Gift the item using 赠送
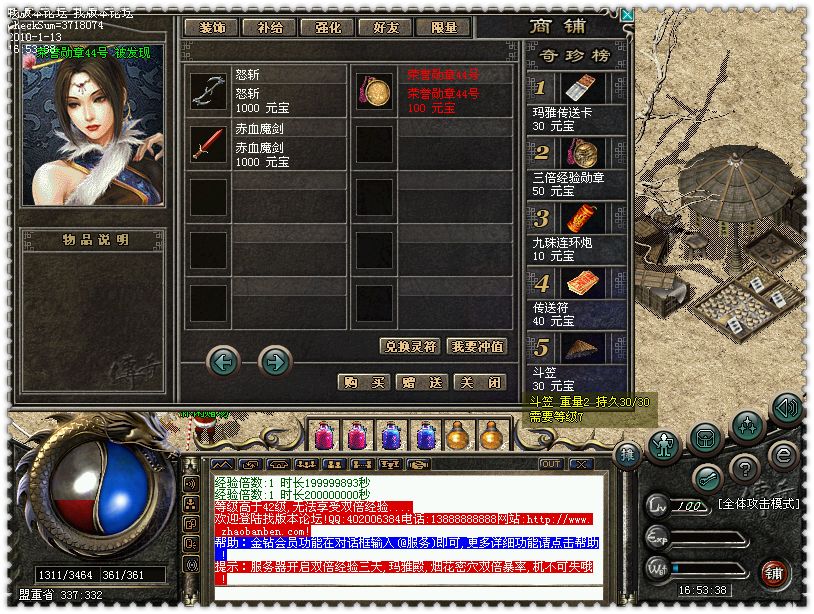 click(420, 382)
